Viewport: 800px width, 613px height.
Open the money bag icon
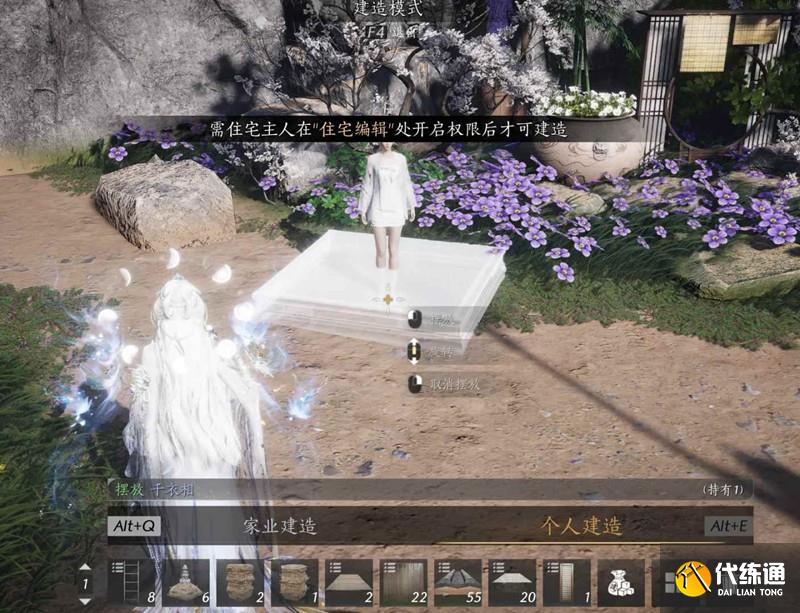point(620,582)
